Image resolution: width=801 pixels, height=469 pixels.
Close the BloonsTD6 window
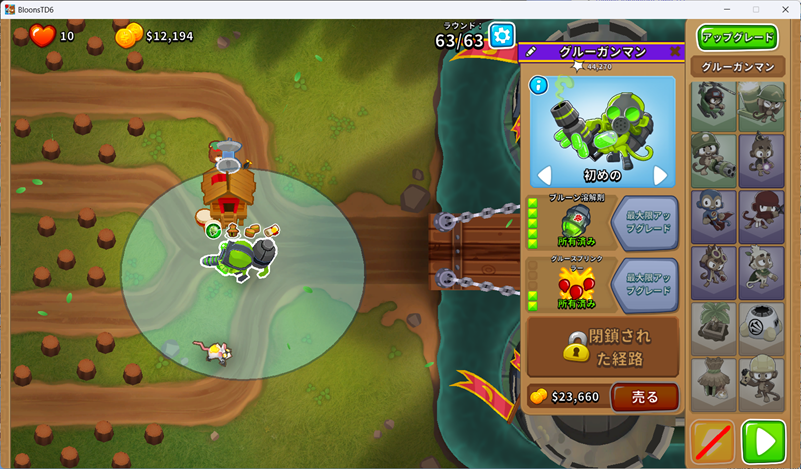click(x=782, y=9)
